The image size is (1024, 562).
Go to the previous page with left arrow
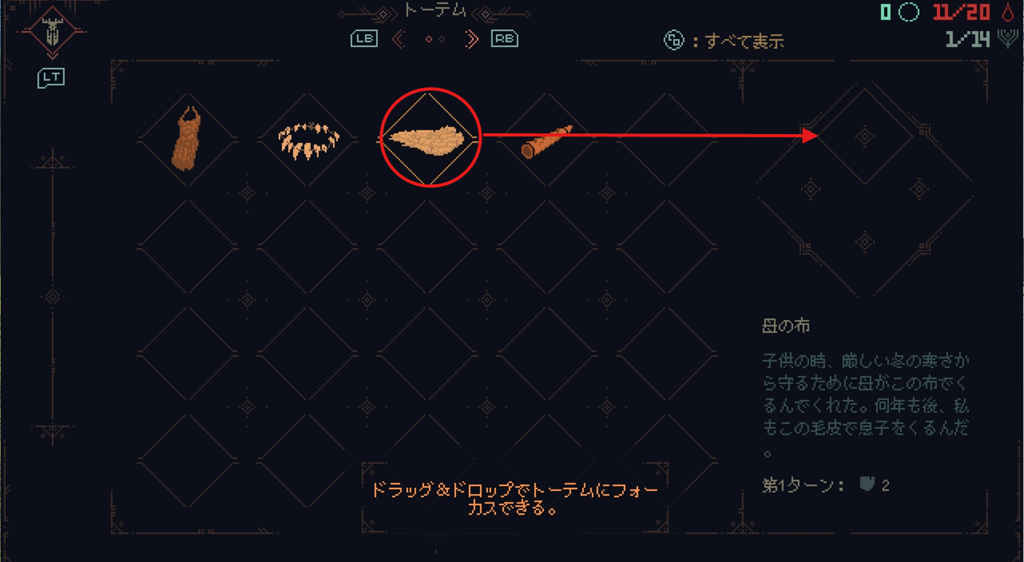[399, 39]
